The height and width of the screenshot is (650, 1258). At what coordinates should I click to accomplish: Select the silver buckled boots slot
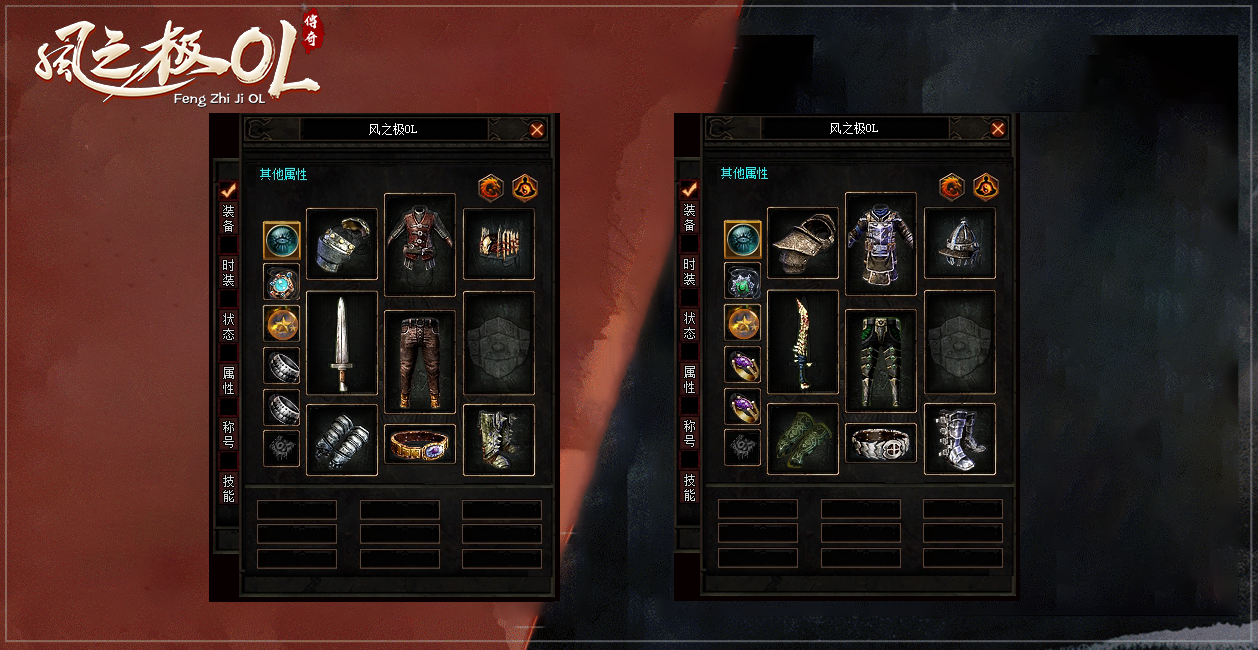[960, 439]
